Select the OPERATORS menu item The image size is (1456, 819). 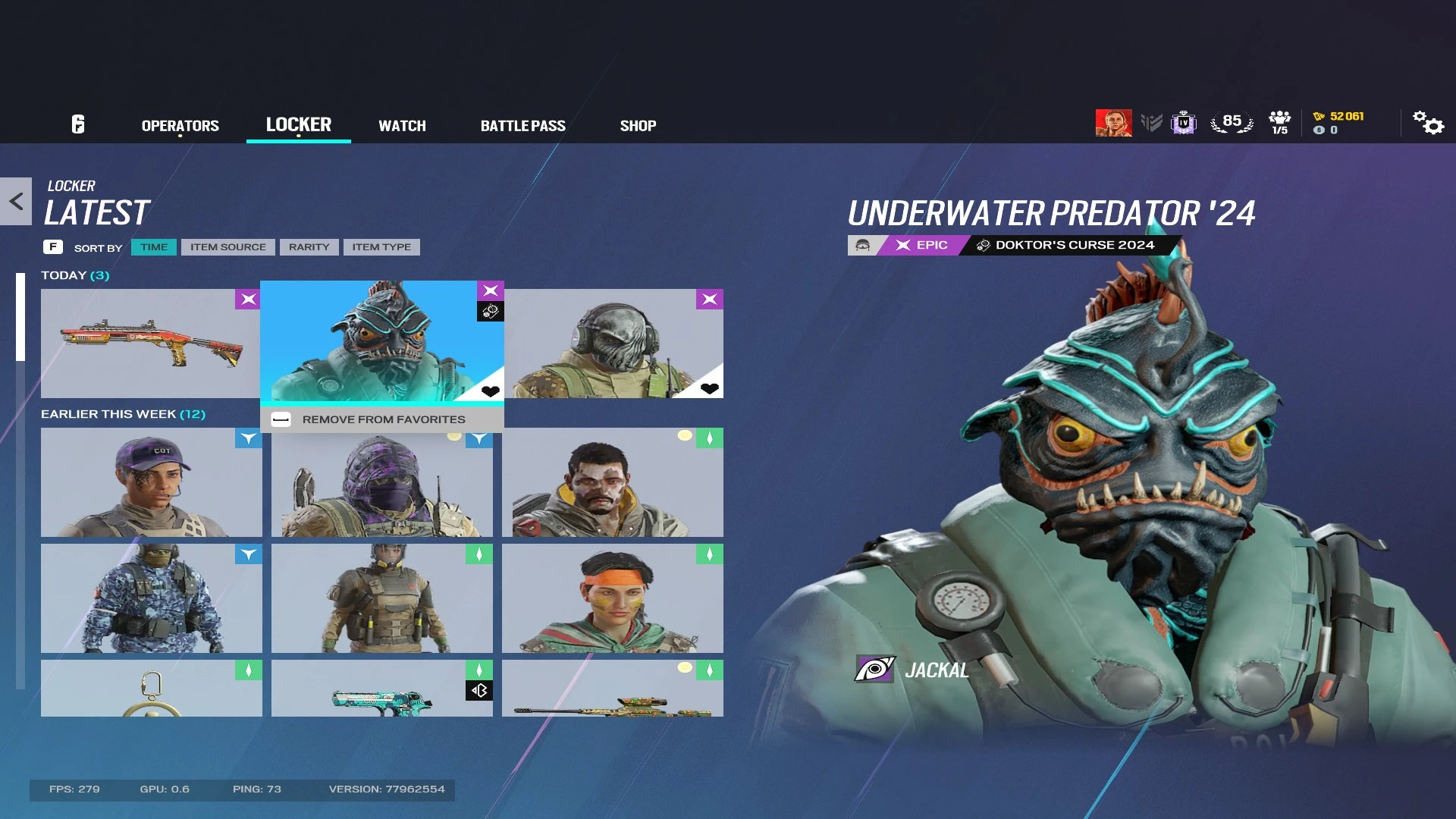click(x=179, y=125)
